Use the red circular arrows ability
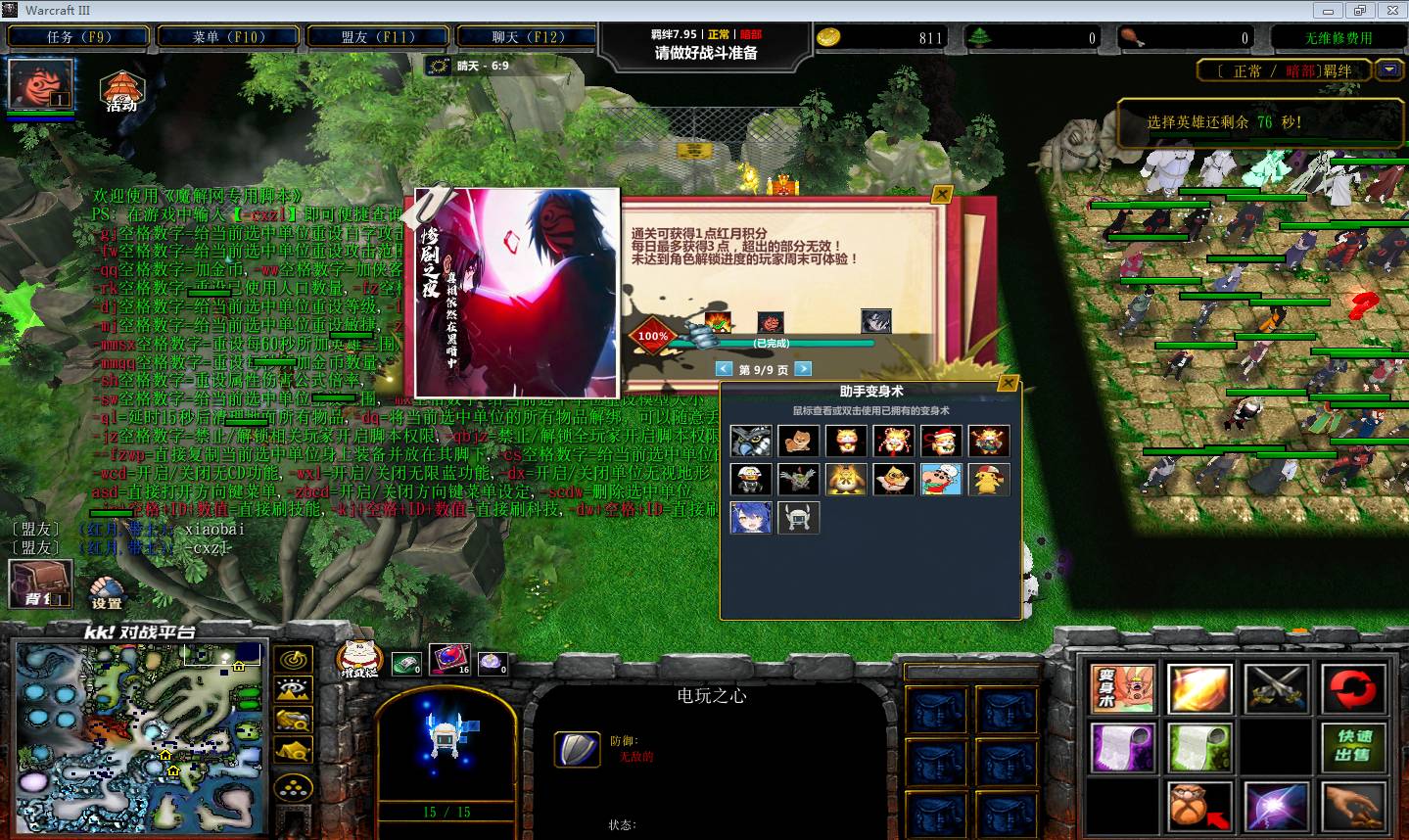Image resolution: width=1409 pixels, height=840 pixels. 1352,688
